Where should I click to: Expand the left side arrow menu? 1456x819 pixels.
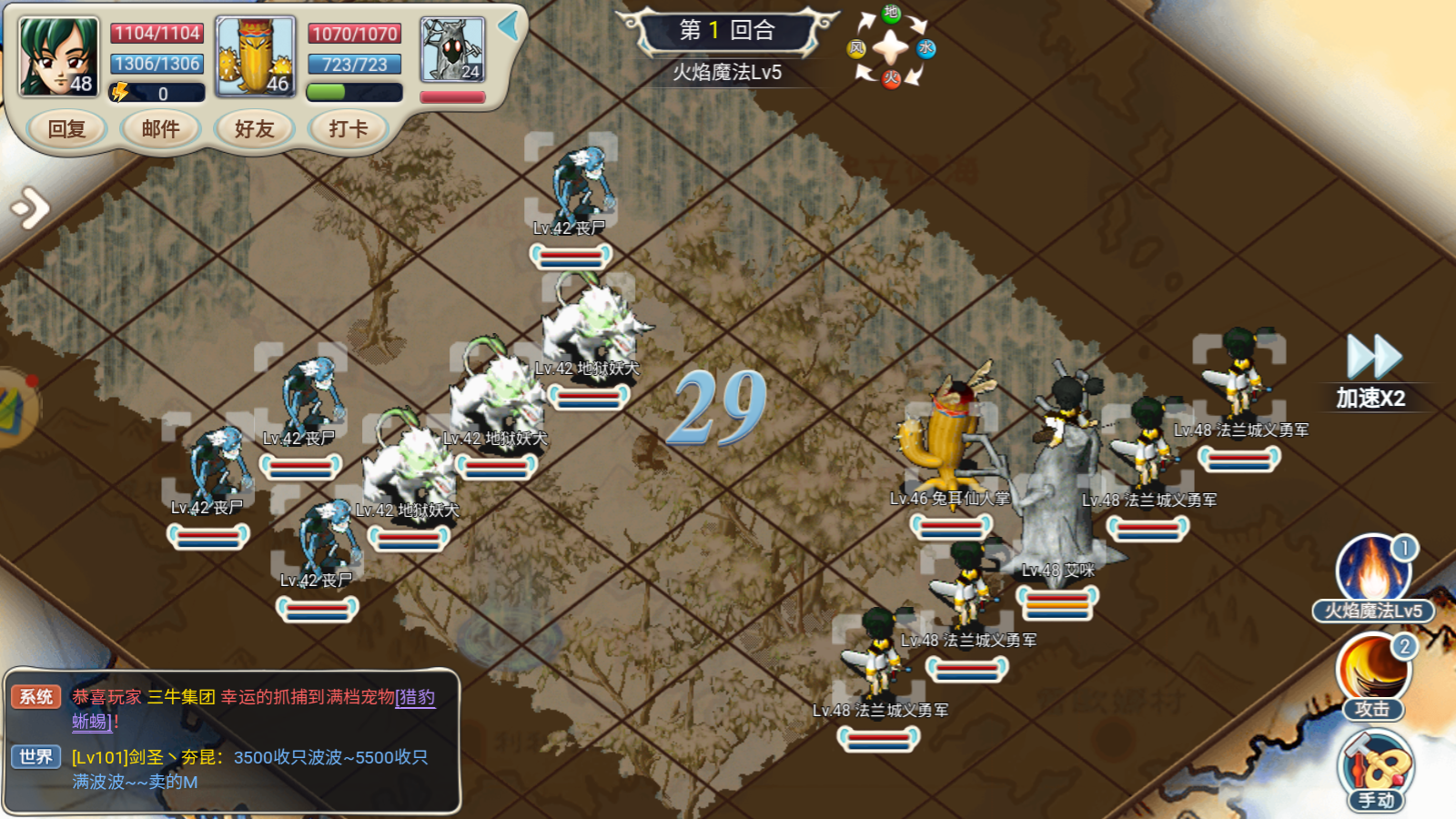click(x=30, y=208)
